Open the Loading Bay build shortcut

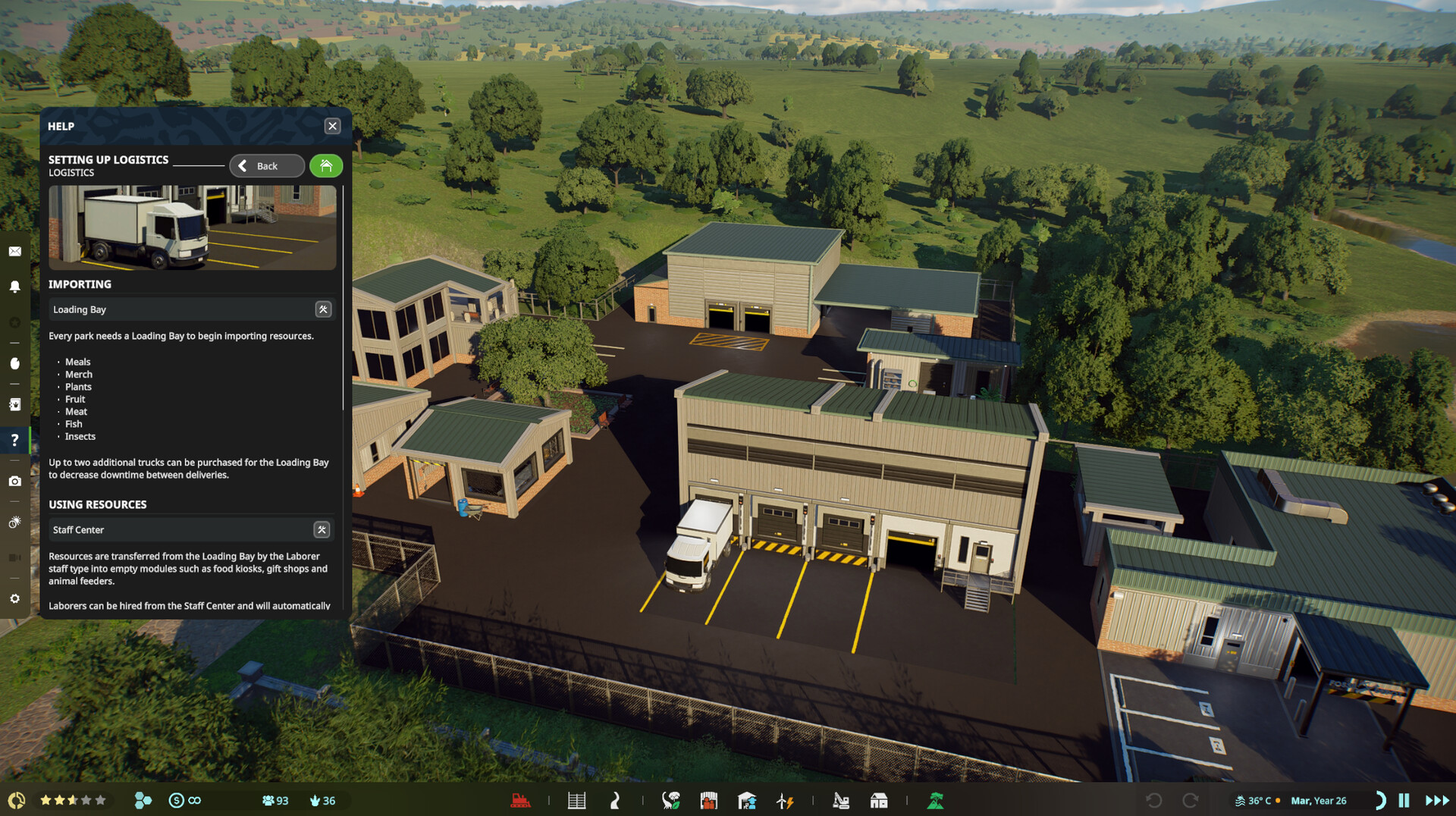tap(323, 309)
